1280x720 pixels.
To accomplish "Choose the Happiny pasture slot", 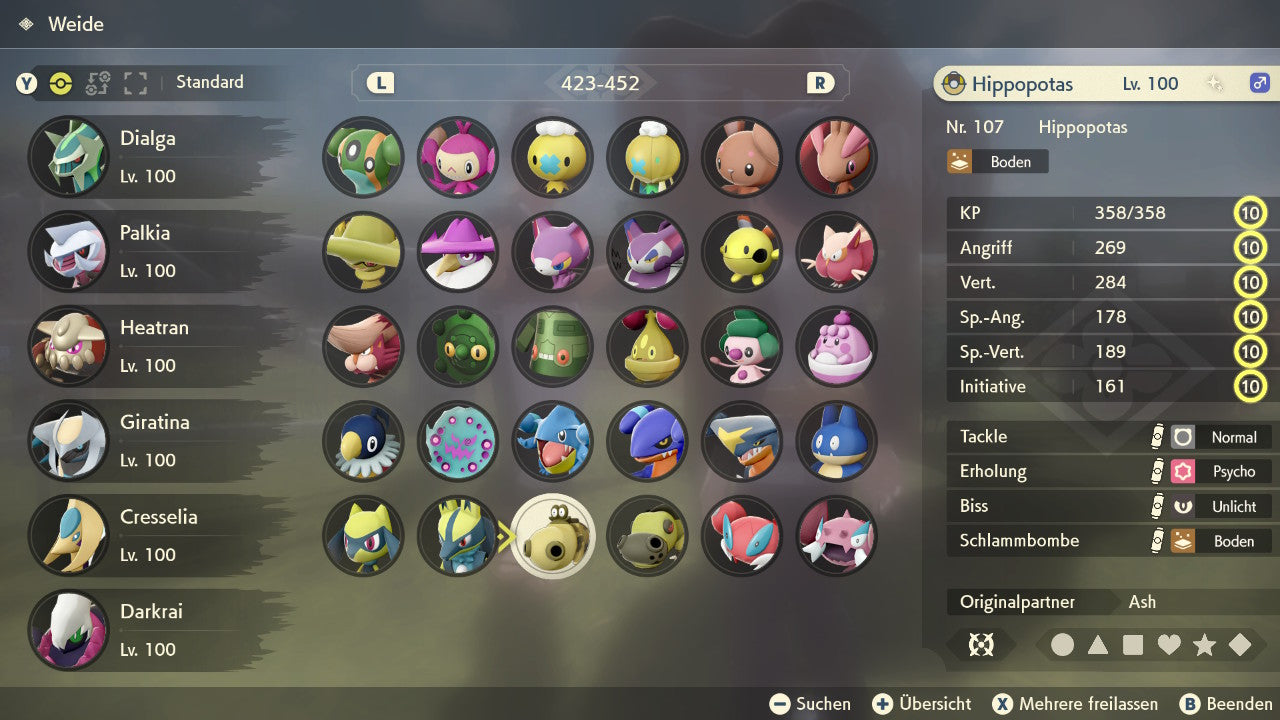I will [x=837, y=346].
